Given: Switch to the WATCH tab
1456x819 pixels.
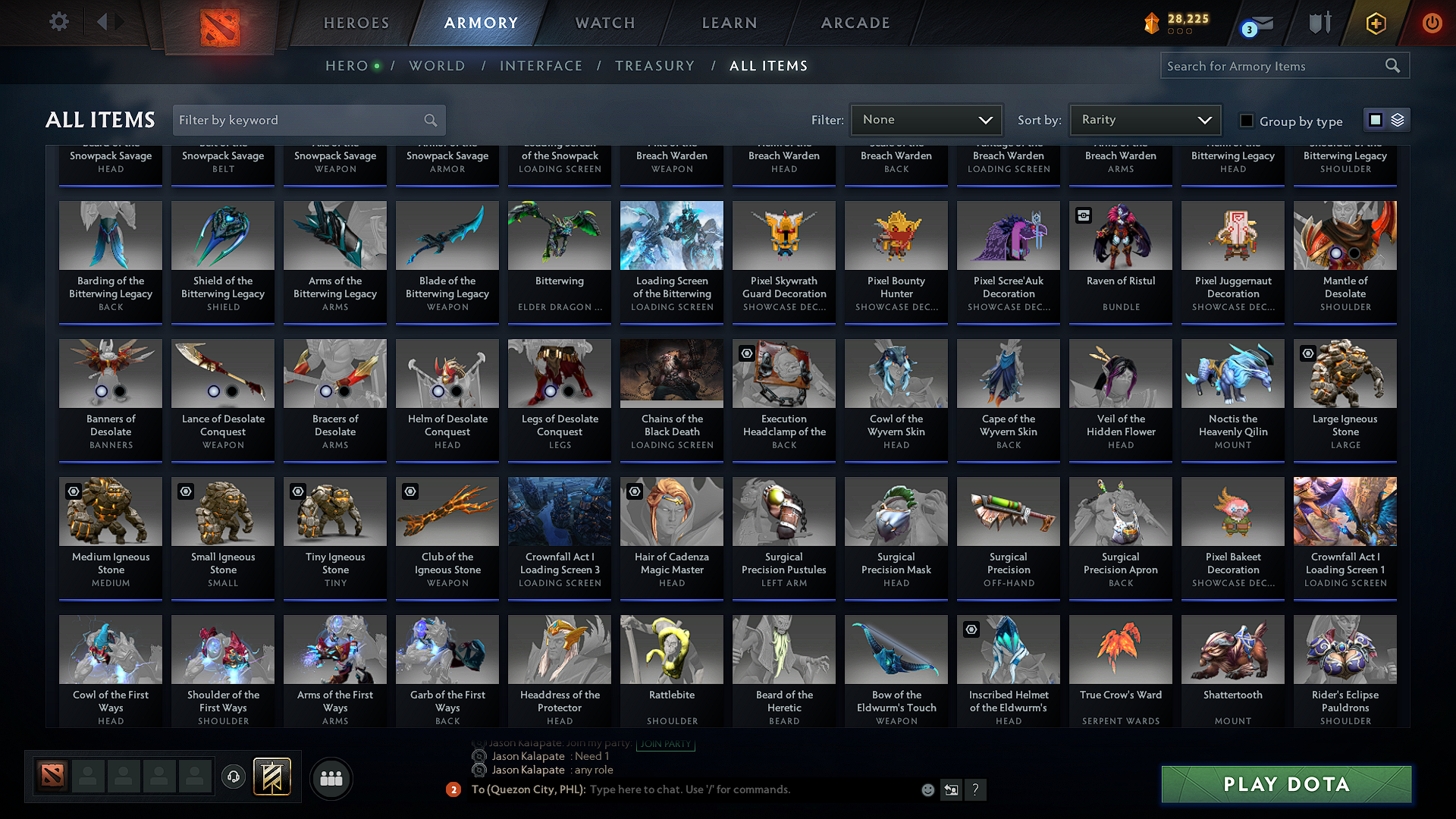Looking at the screenshot, I should pyautogui.click(x=604, y=23).
